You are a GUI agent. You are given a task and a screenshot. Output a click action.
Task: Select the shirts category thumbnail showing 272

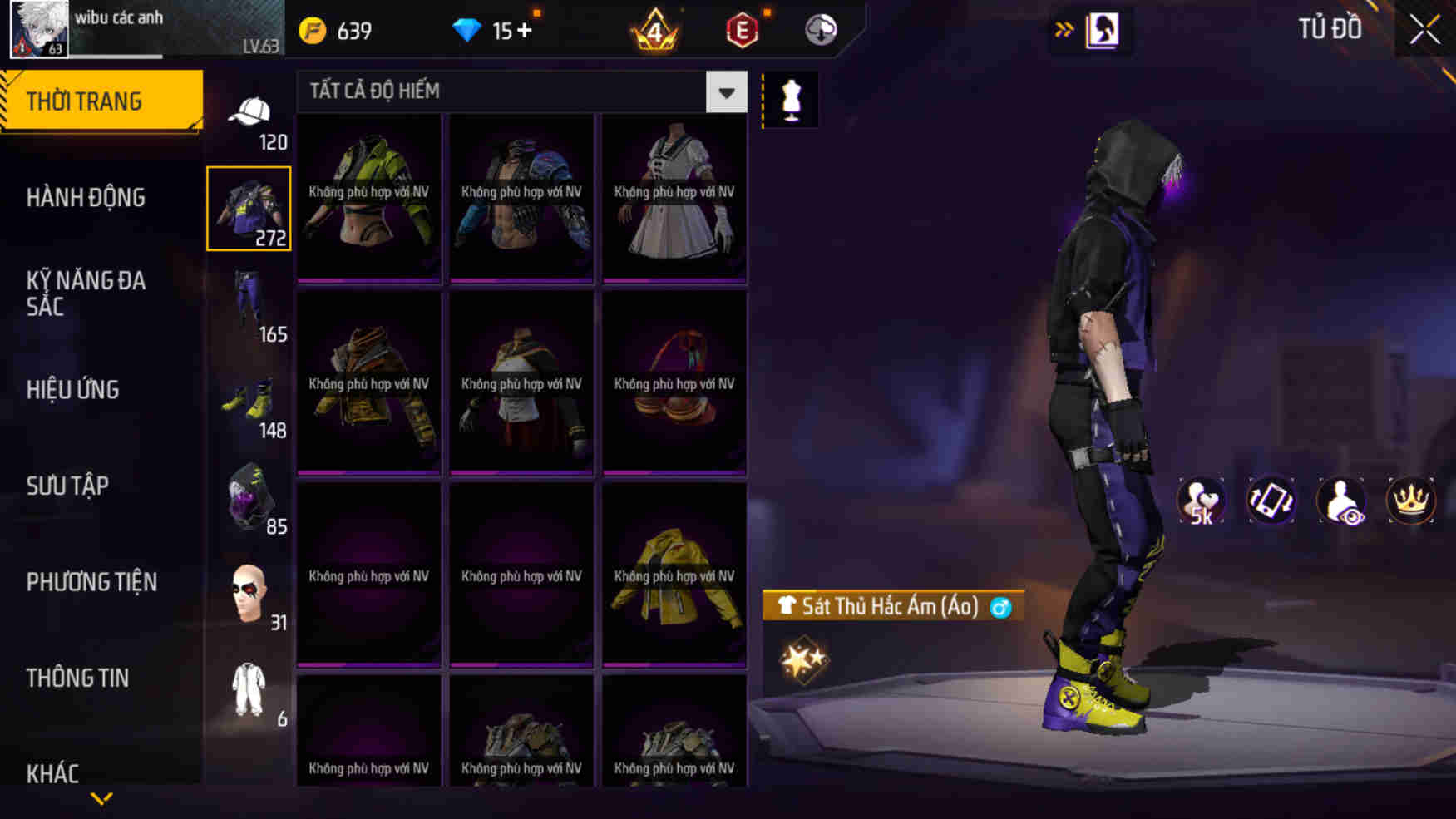click(249, 207)
